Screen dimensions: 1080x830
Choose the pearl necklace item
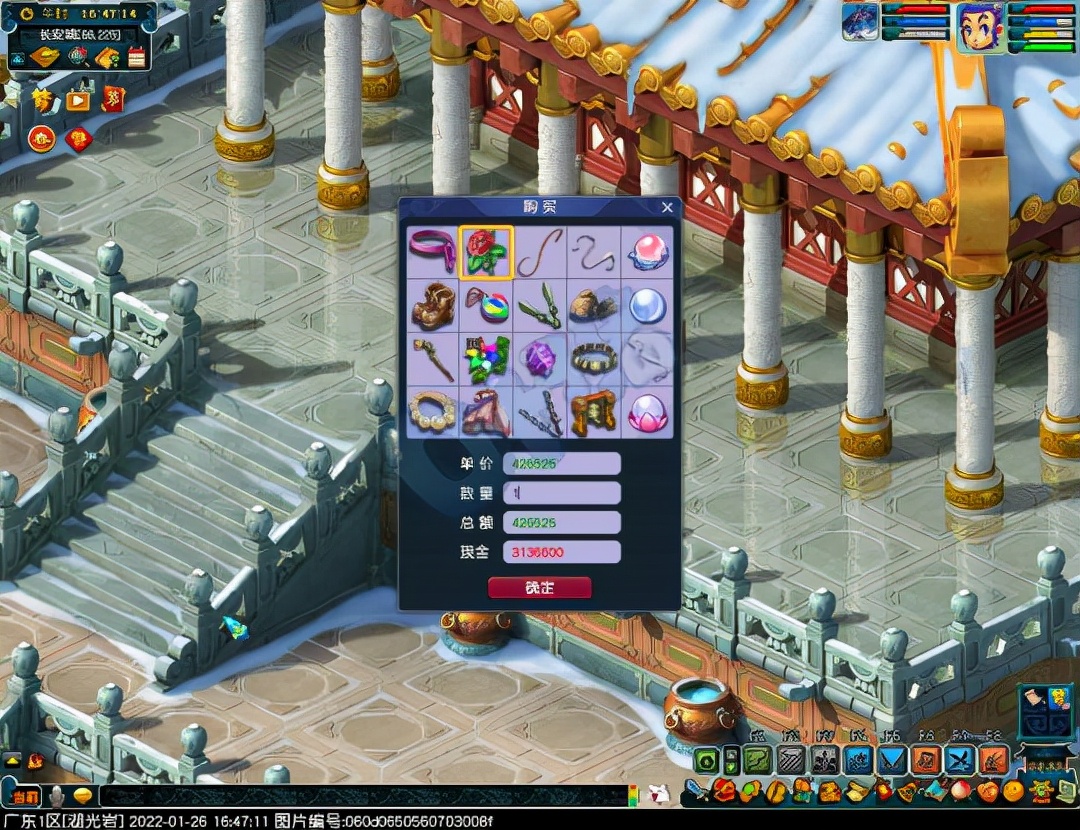[432, 412]
